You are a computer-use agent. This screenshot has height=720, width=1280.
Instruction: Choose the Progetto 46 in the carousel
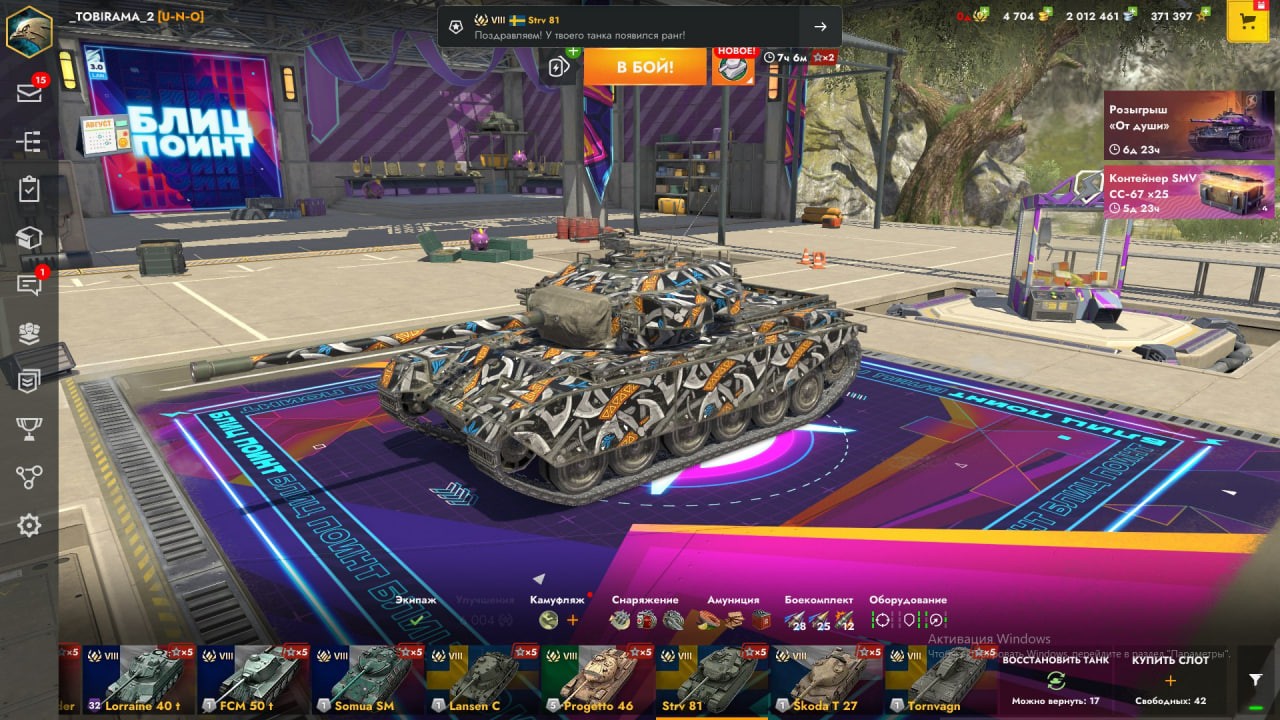coord(598,679)
